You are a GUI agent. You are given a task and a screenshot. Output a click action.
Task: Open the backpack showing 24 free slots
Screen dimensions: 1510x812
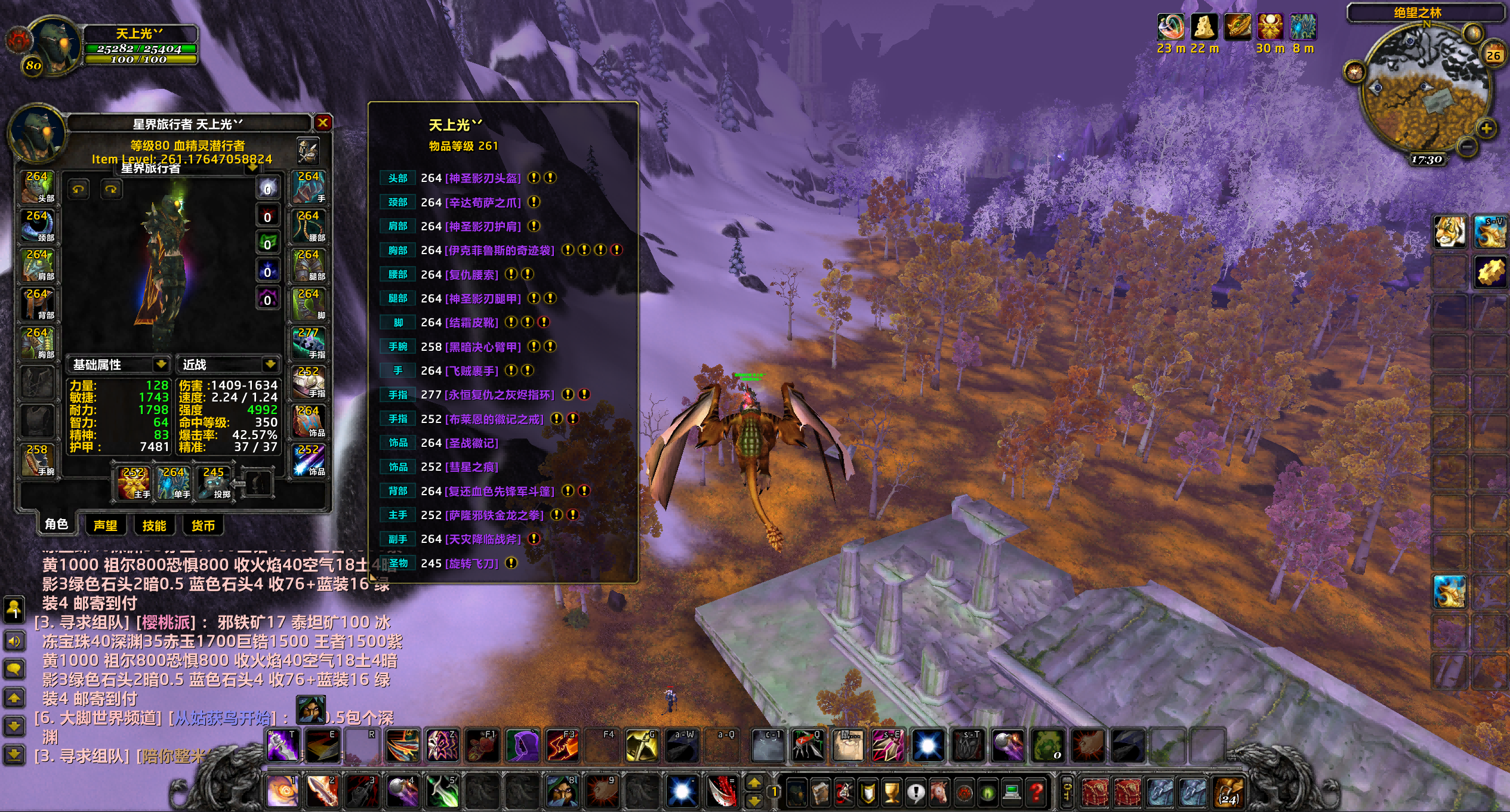click(1228, 792)
